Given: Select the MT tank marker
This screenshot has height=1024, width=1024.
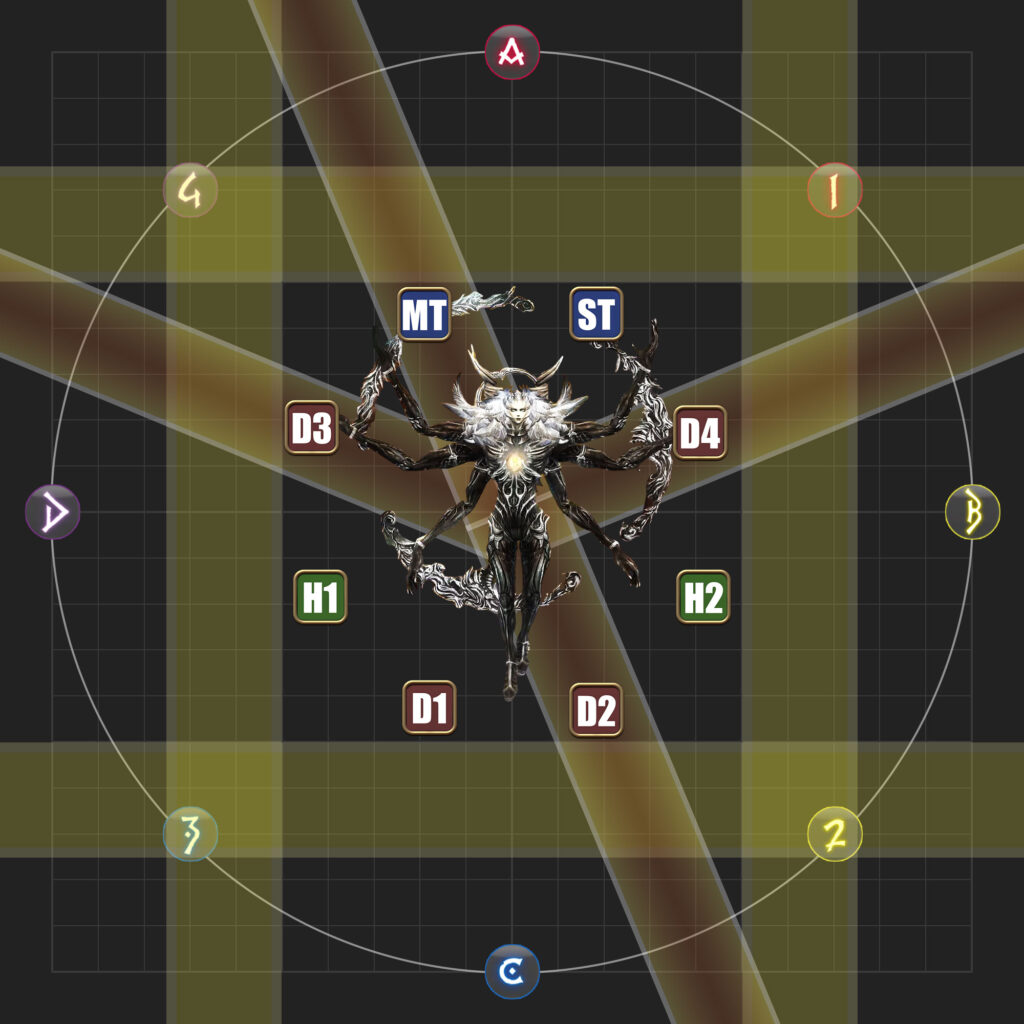Looking at the screenshot, I should tap(424, 314).
